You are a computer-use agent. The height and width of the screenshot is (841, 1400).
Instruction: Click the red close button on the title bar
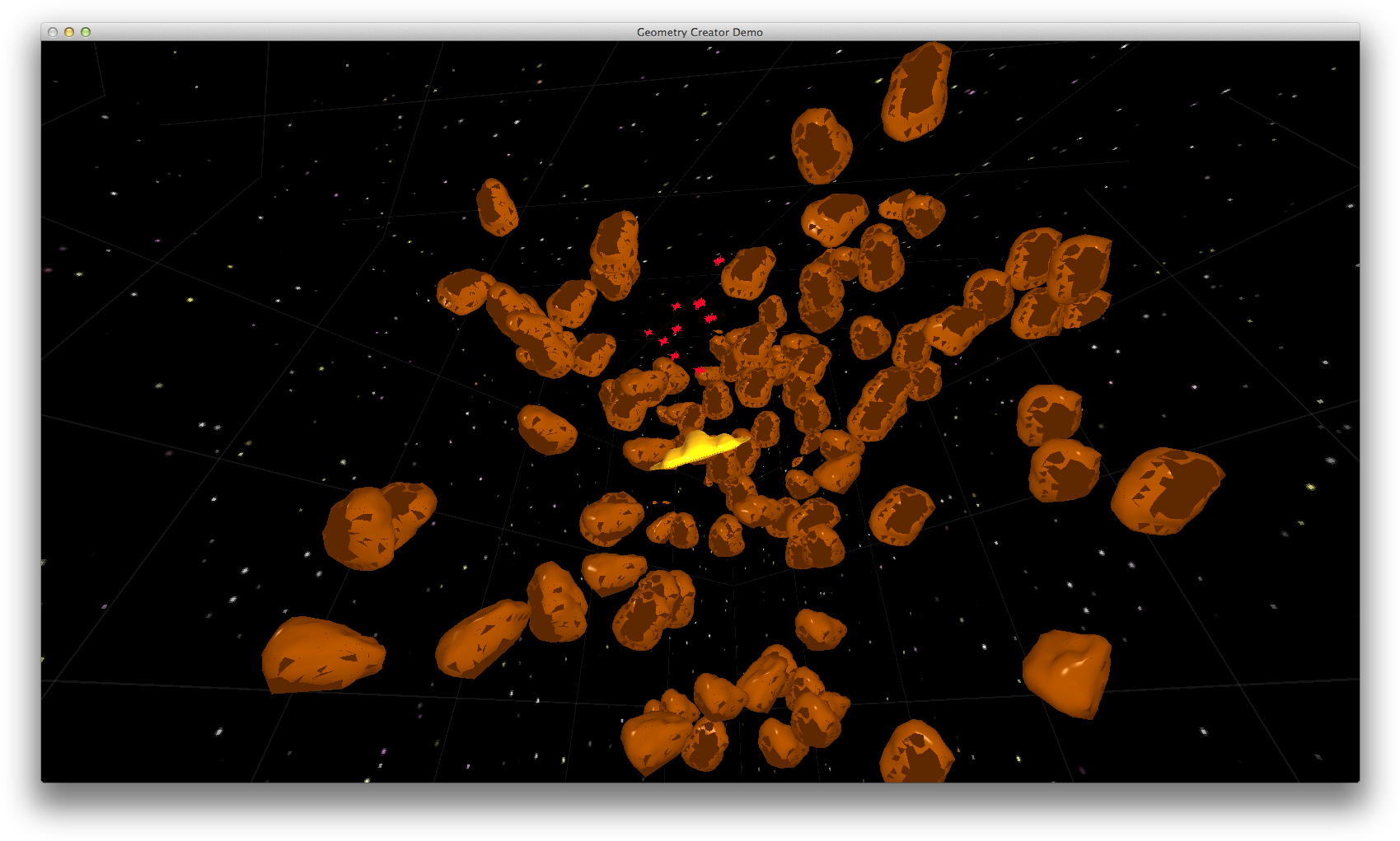tap(52, 31)
